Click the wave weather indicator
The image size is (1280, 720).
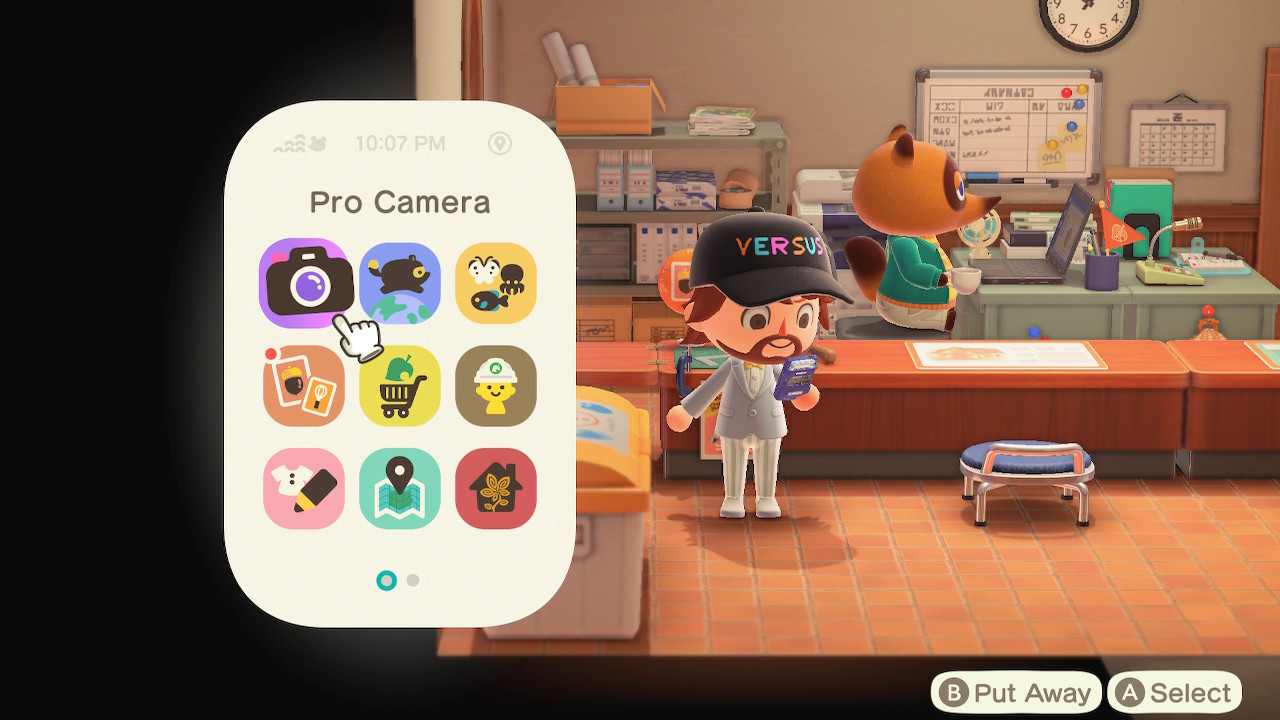[x=289, y=143]
